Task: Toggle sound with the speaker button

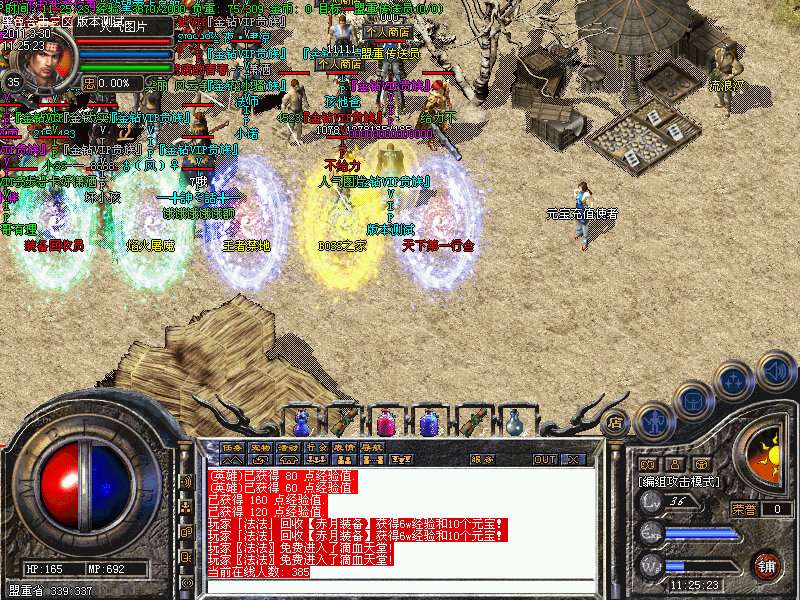Action: click(x=775, y=371)
